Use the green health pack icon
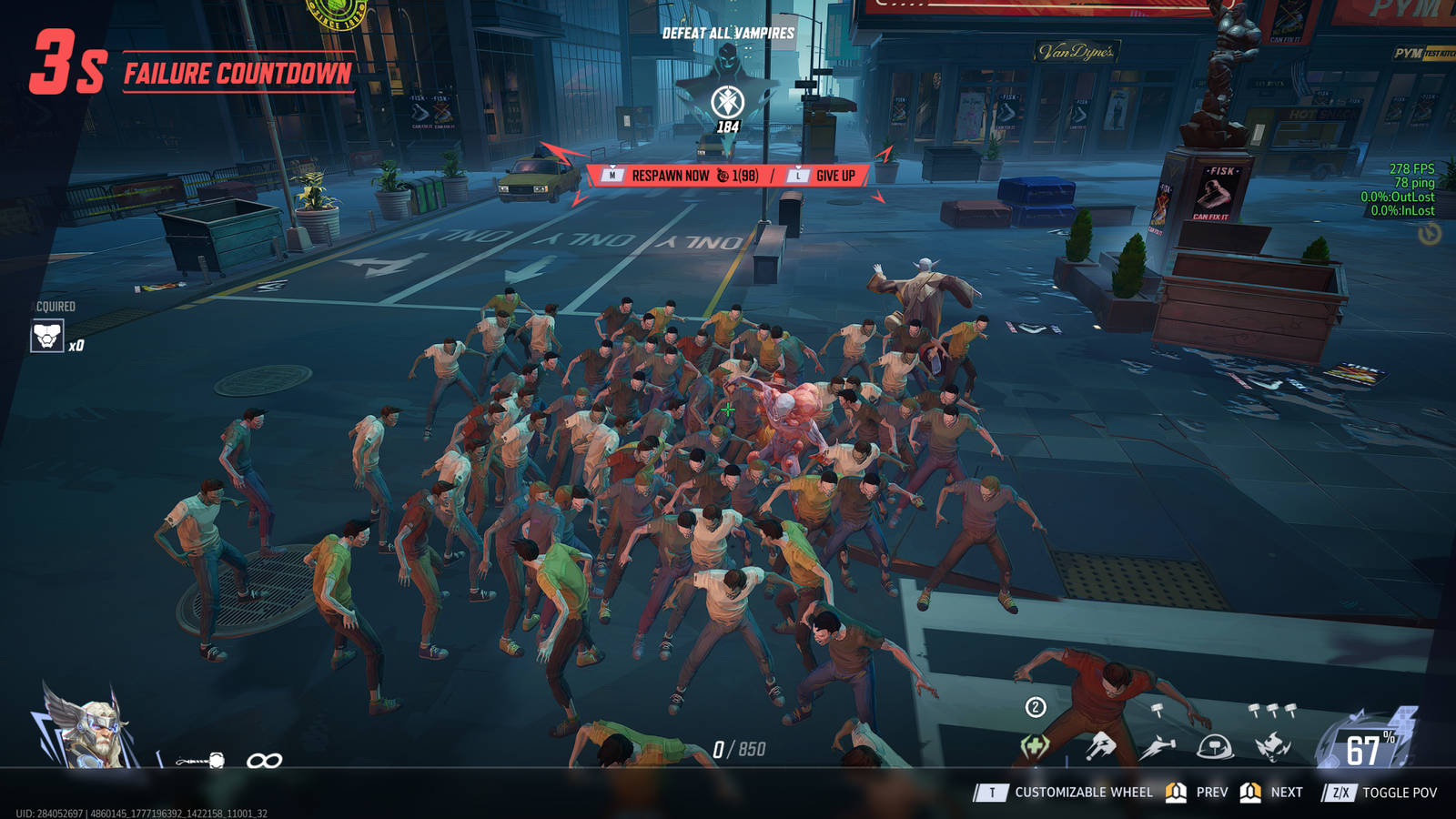 pos(1035,747)
